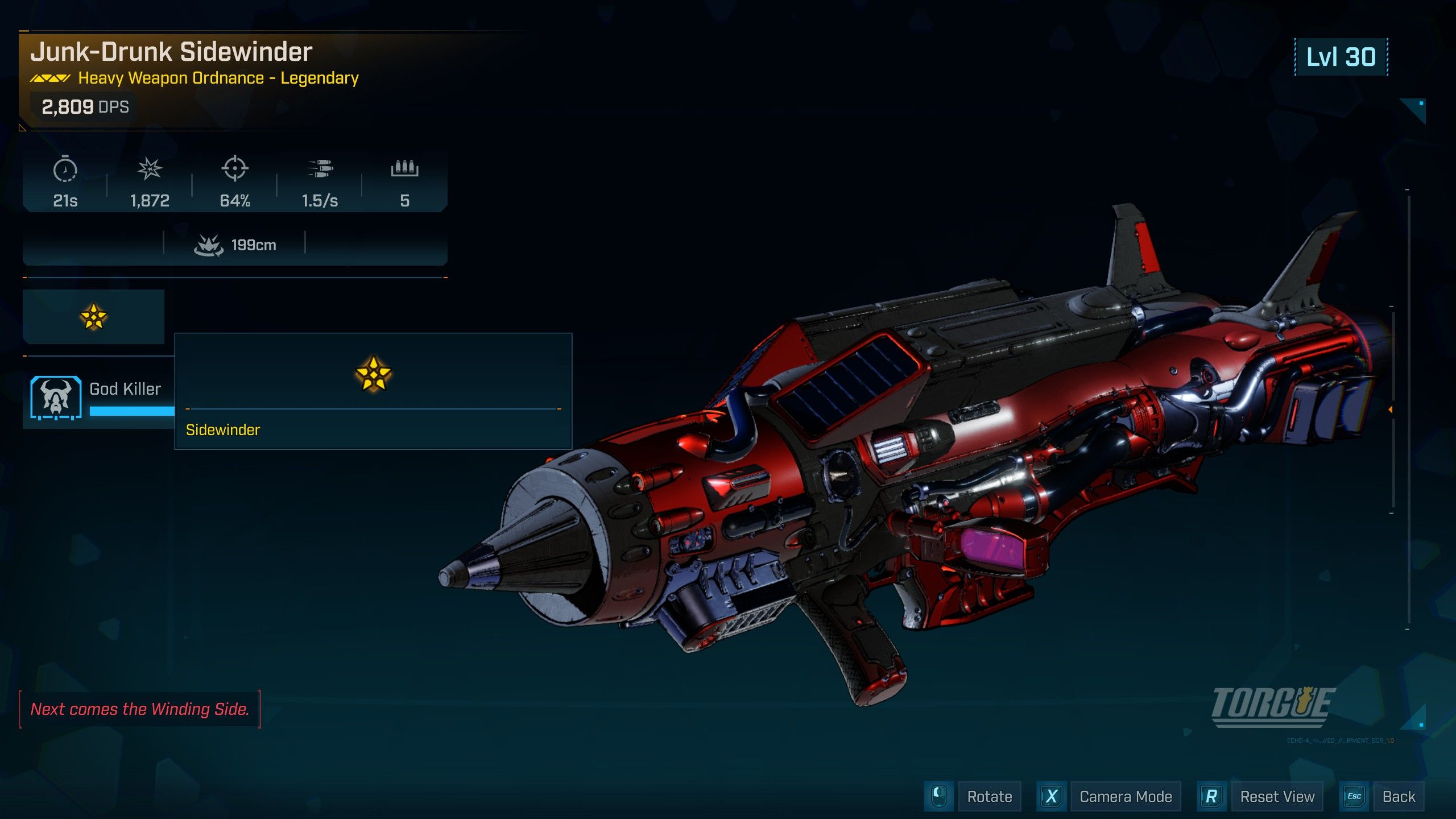The width and height of the screenshot is (1456, 819).
Task: Click the gold star perk tile
Action: tap(93, 317)
